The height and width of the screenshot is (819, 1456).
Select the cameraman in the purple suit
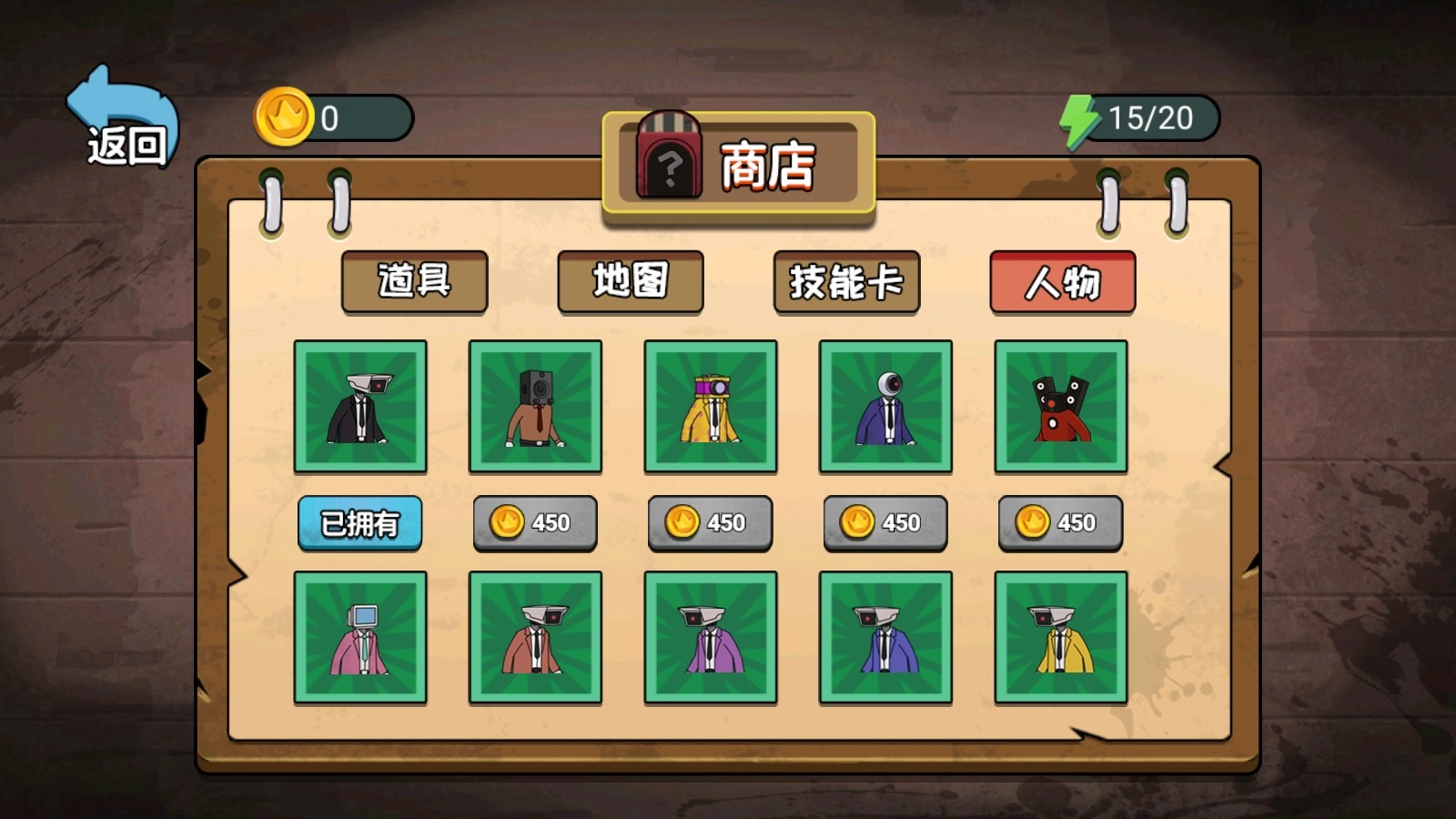pos(710,635)
